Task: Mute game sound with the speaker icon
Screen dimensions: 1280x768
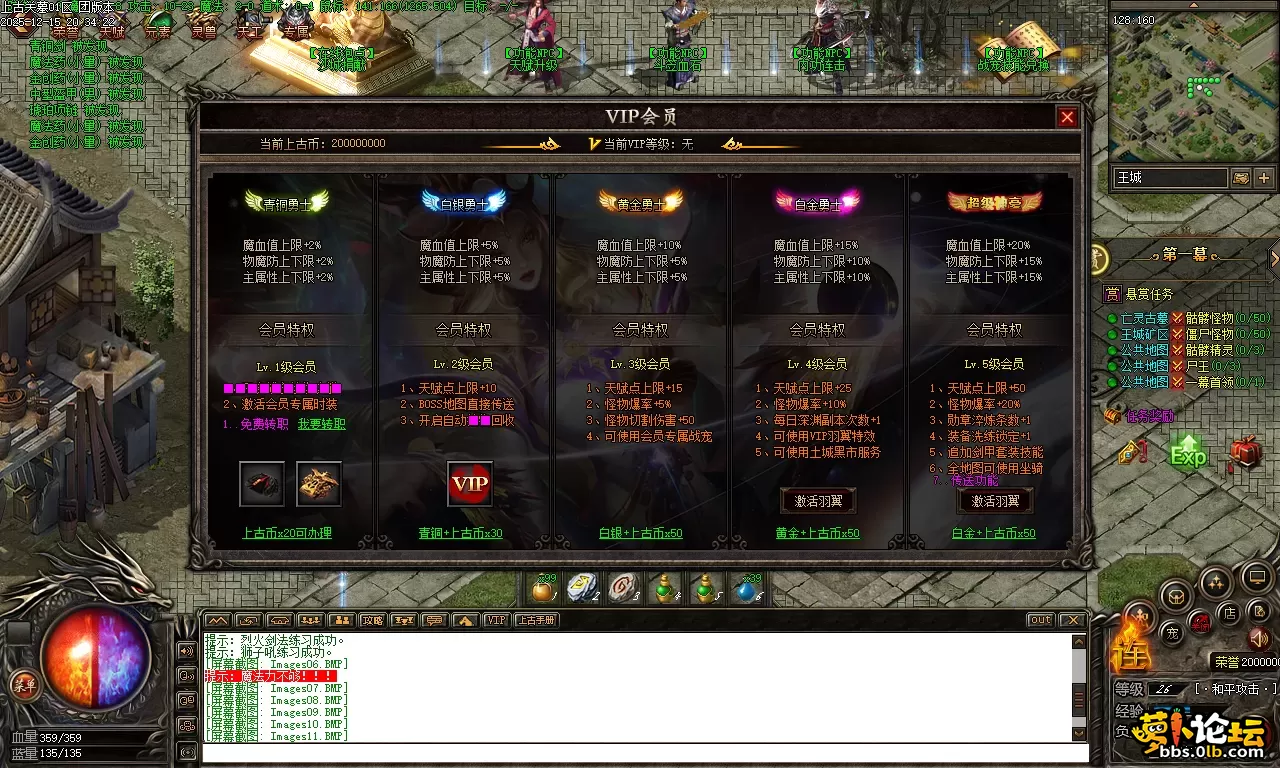Action: pyautogui.click(x=1258, y=638)
